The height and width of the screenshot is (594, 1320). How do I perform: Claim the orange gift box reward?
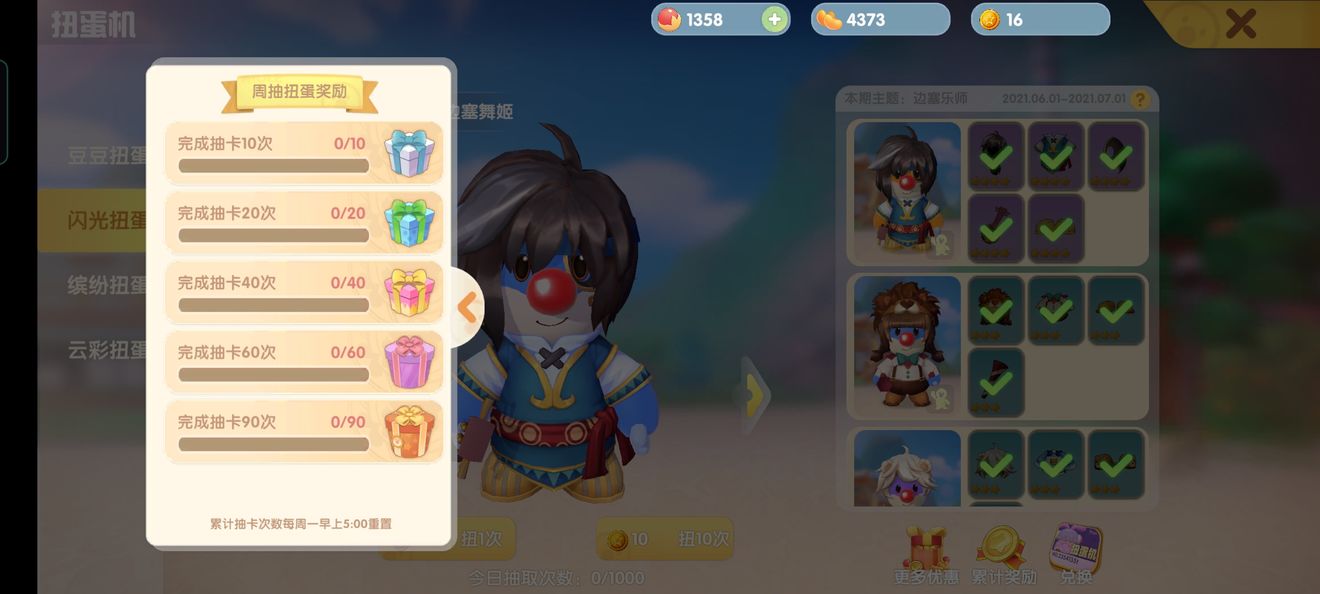click(409, 432)
